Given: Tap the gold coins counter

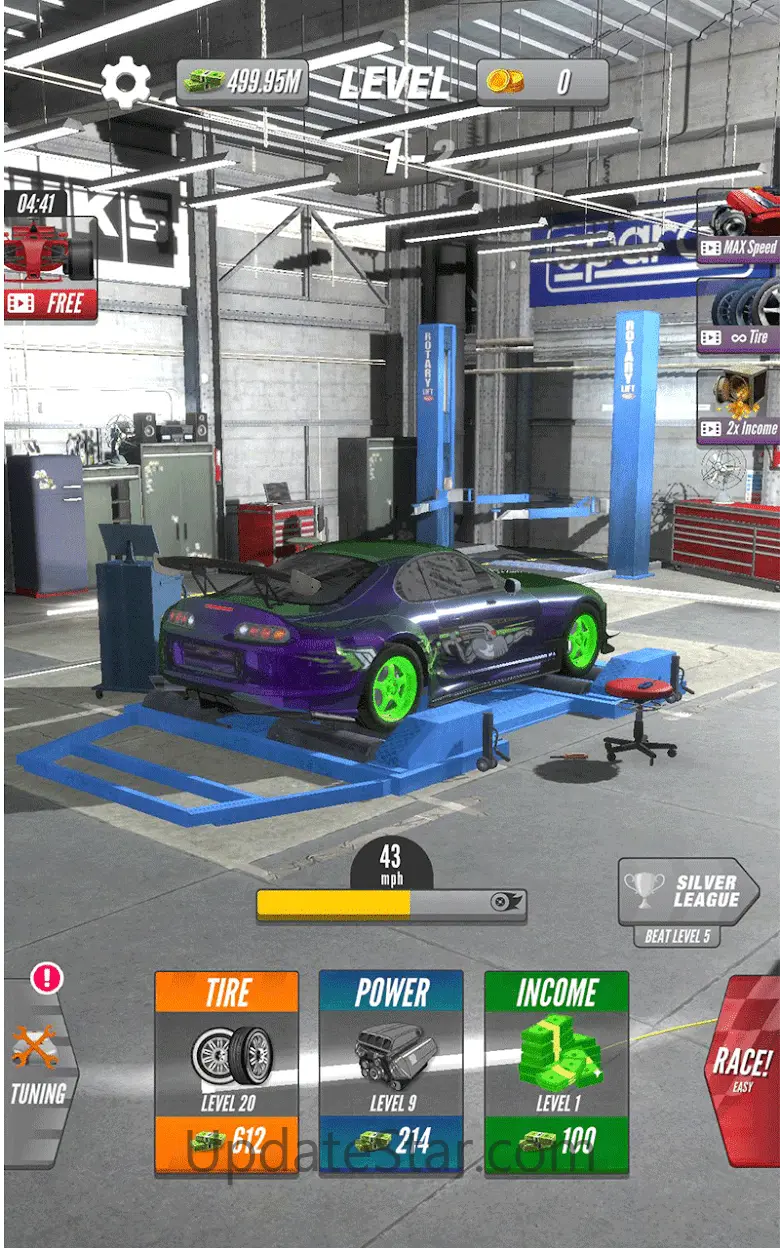Looking at the screenshot, I should coord(542,82).
